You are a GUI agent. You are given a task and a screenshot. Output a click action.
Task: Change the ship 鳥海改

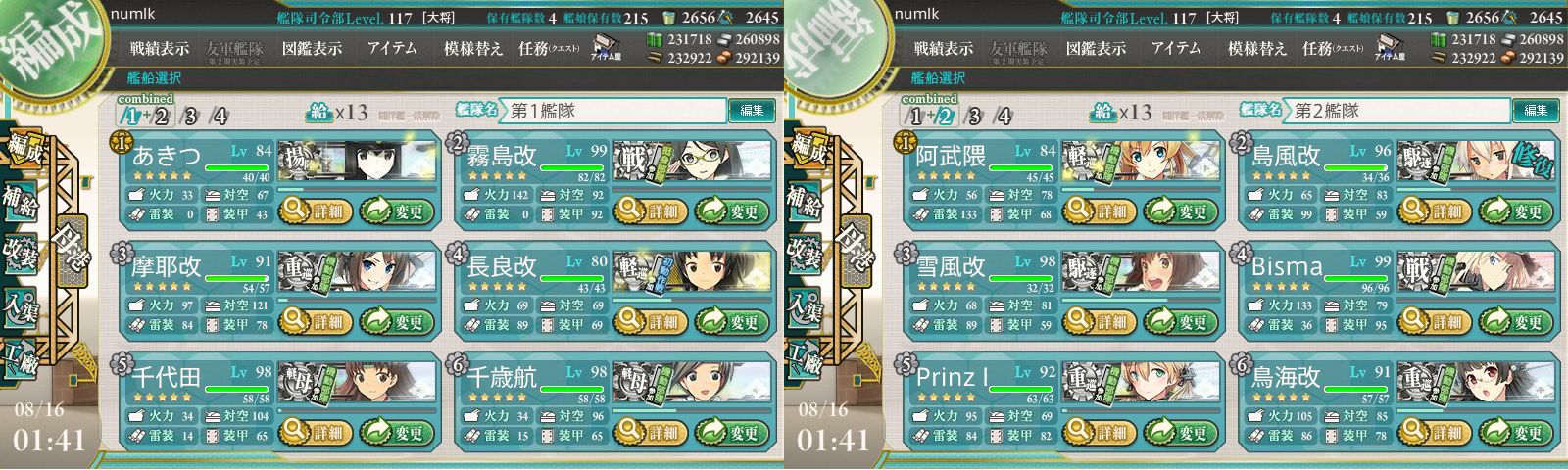1515,432
